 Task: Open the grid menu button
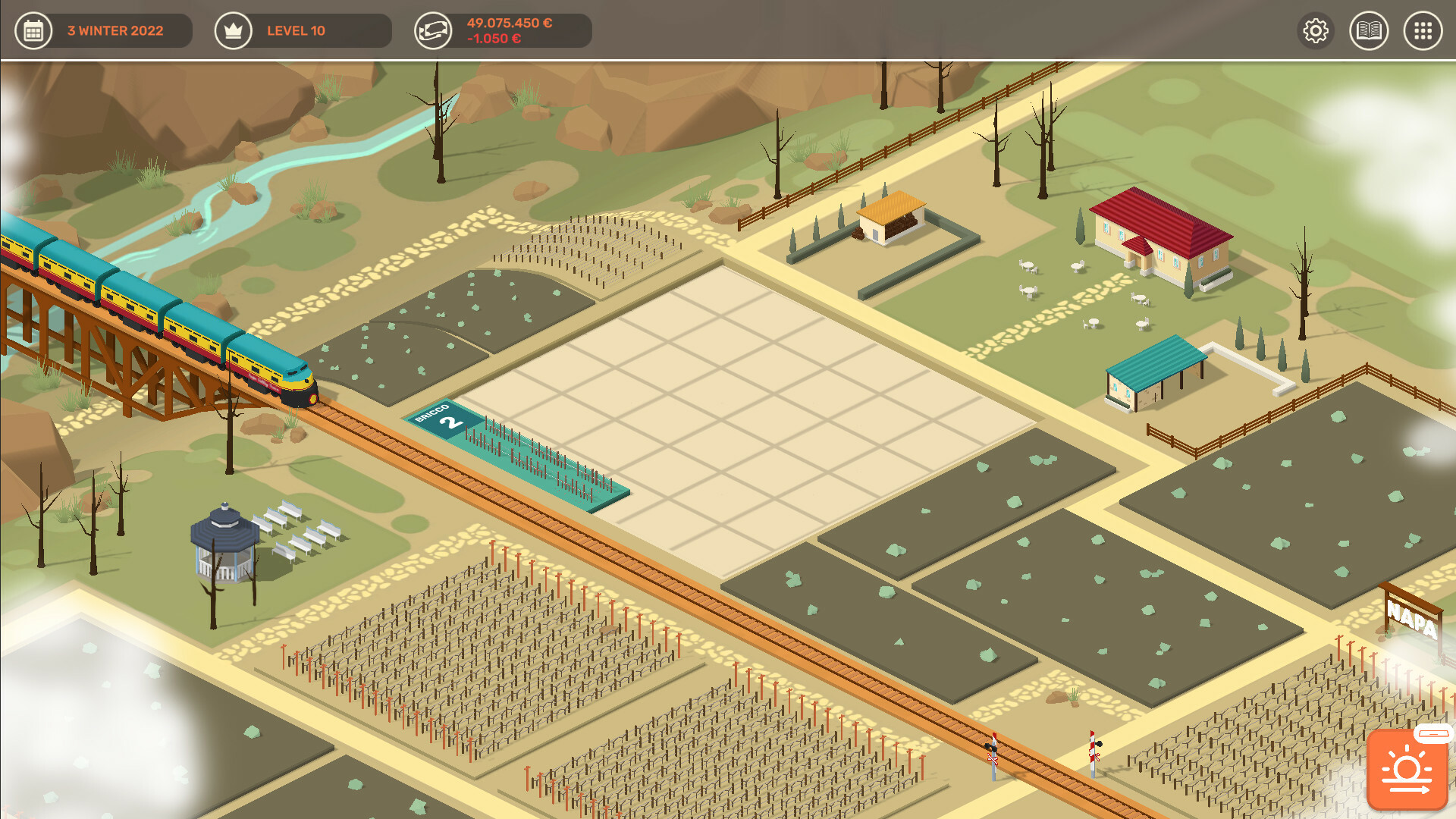(1423, 31)
